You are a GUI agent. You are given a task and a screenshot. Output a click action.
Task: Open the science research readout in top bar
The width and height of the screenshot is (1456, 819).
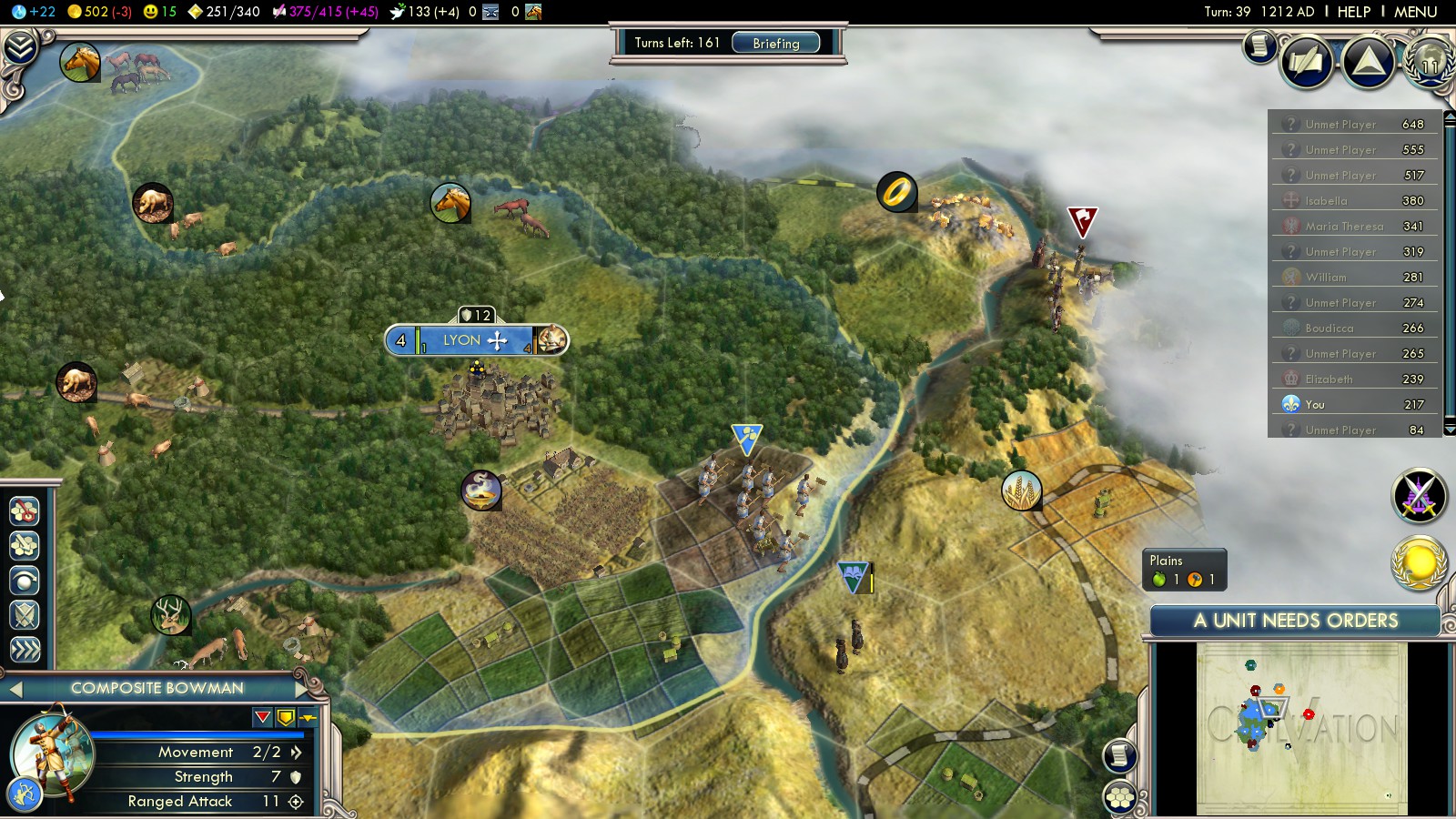[34, 12]
